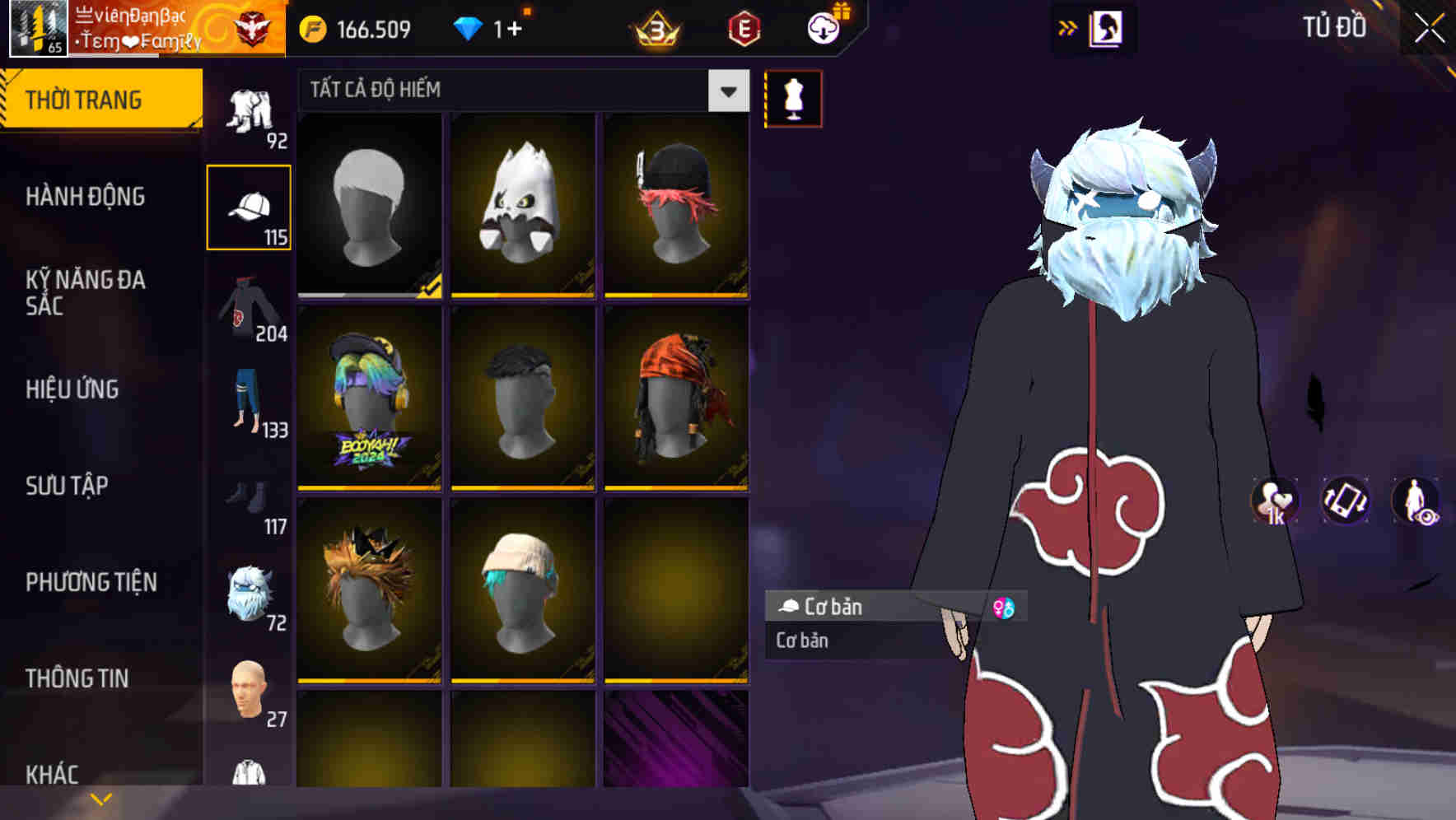Collapse the panel using the double-arrow chevron
1456x820 pixels.
tap(1067, 26)
